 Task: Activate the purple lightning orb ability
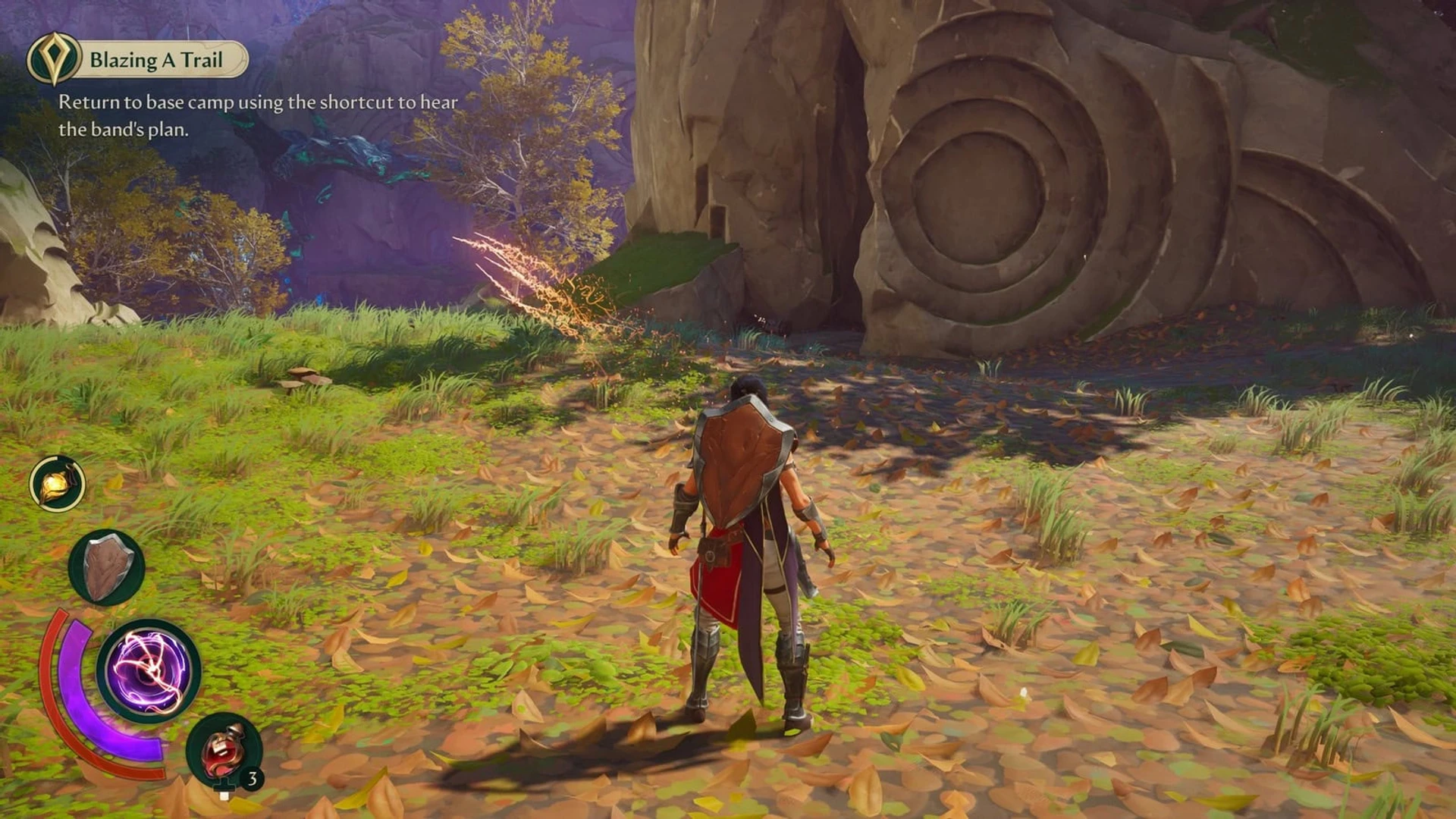(x=149, y=671)
